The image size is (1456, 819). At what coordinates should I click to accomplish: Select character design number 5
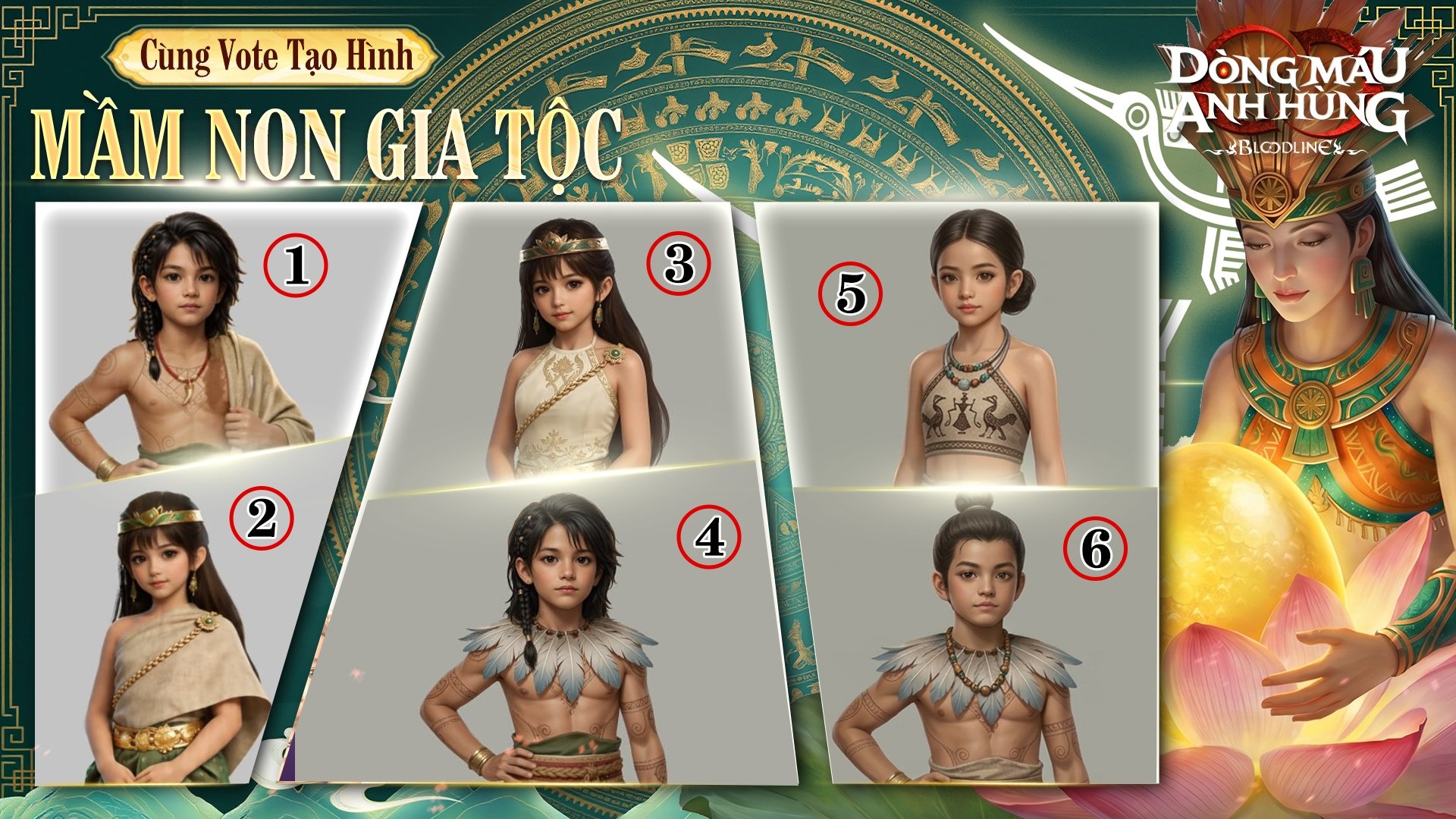tap(850, 293)
